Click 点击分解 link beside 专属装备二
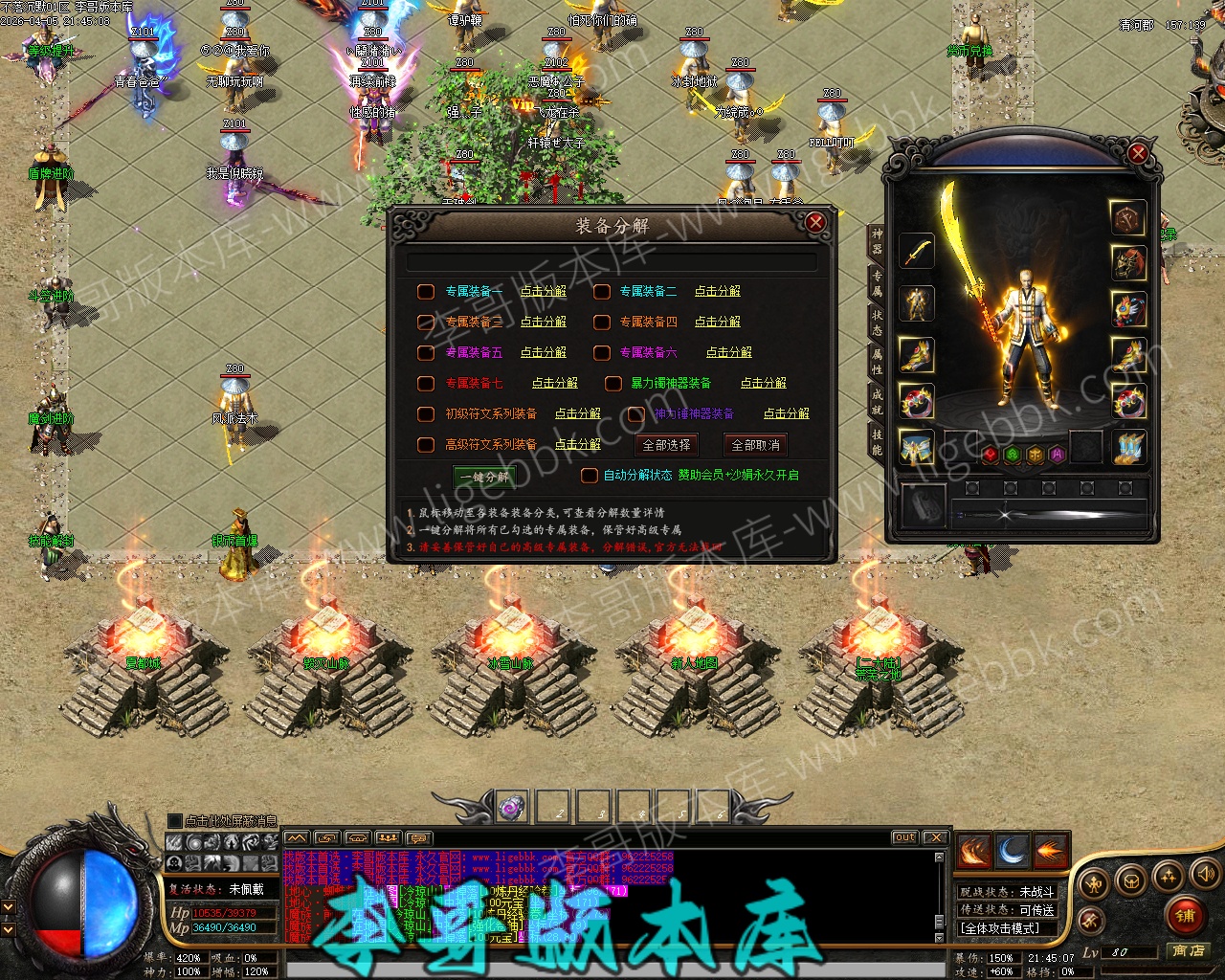 point(717,291)
